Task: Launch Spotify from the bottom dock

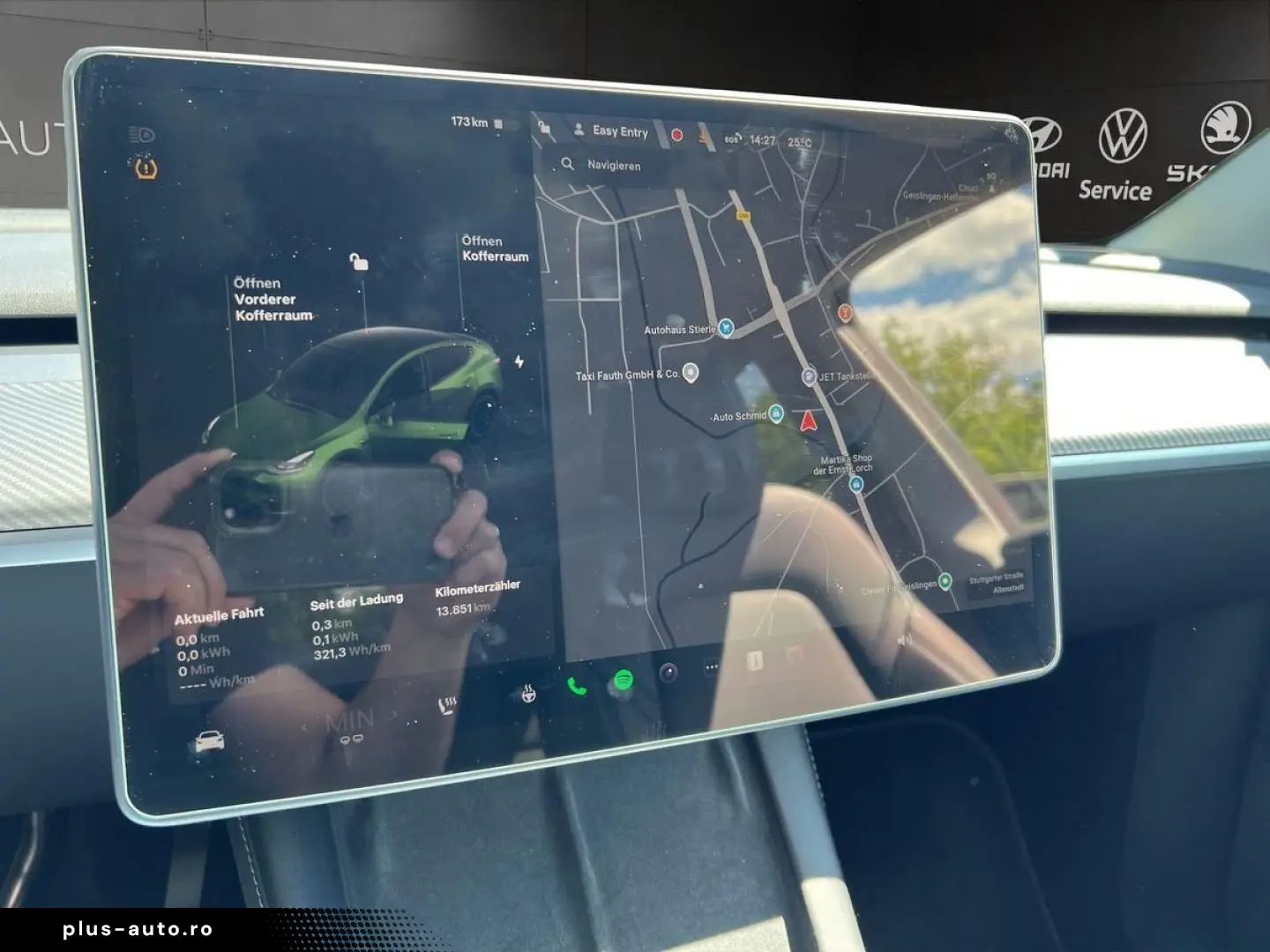Action: point(623,677)
